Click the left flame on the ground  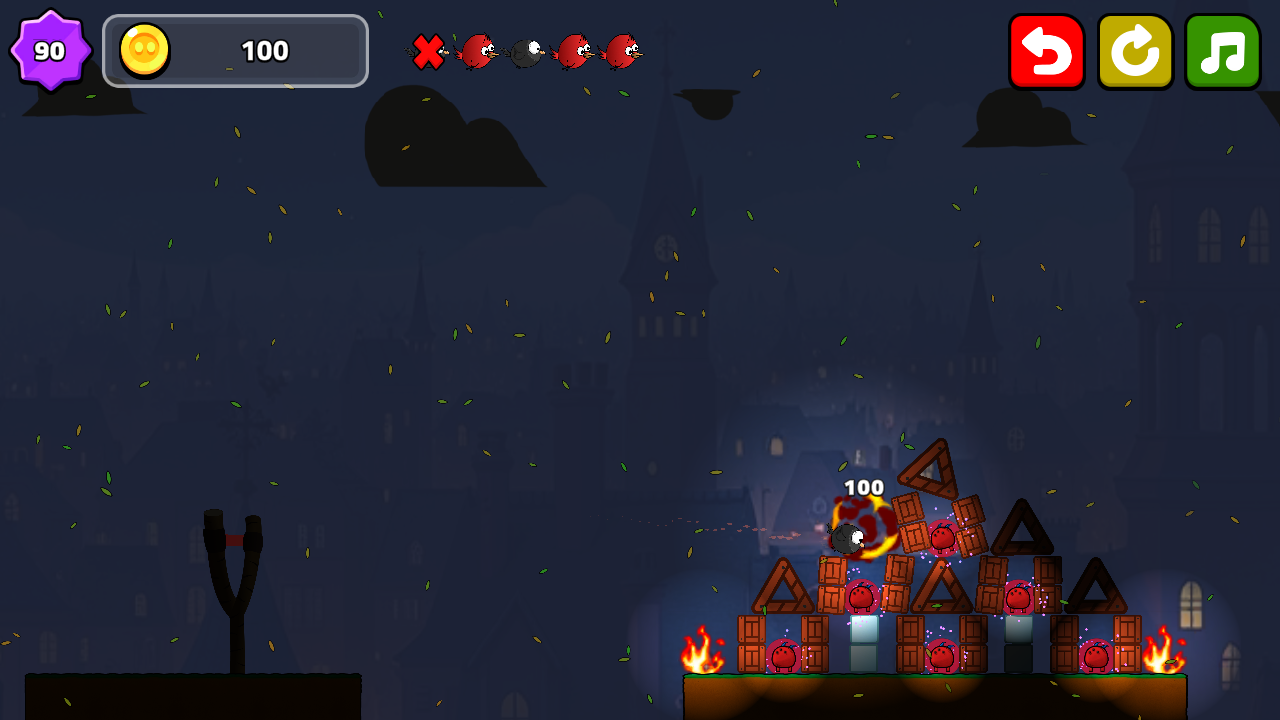pos(700,655)
